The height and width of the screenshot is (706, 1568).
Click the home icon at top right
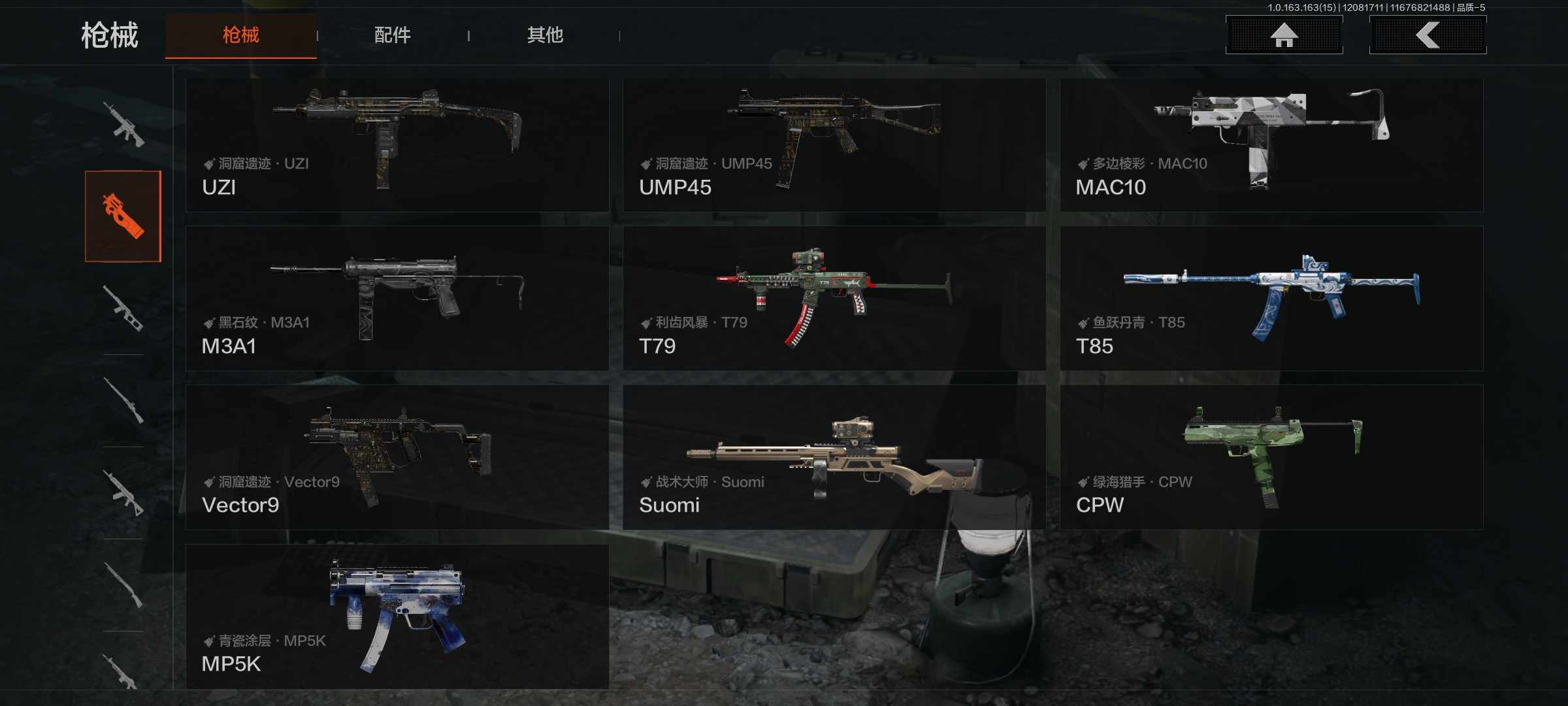click(1282, 36)
